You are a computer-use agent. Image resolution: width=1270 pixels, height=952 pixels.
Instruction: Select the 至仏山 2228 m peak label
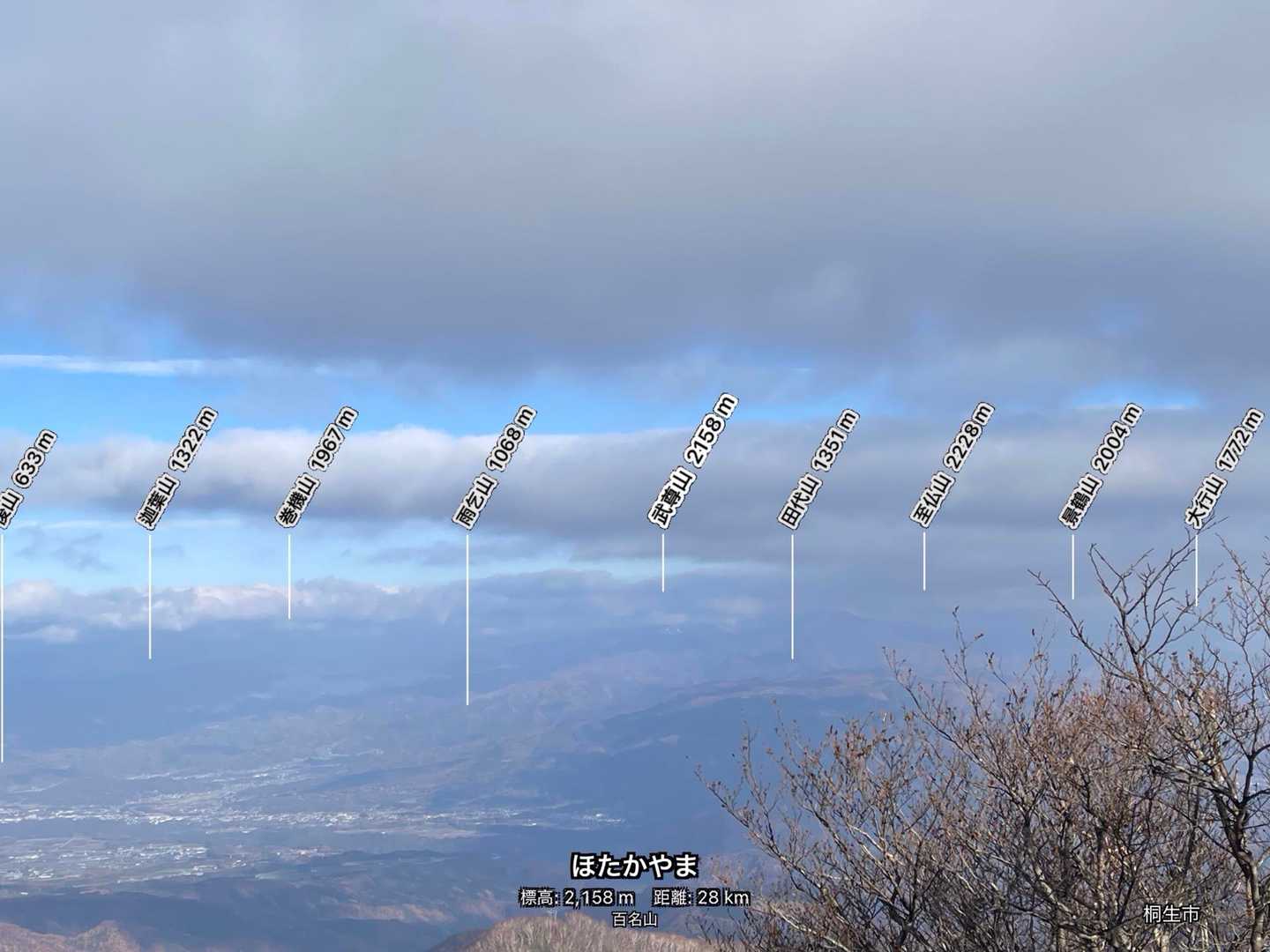coord(952,465)
